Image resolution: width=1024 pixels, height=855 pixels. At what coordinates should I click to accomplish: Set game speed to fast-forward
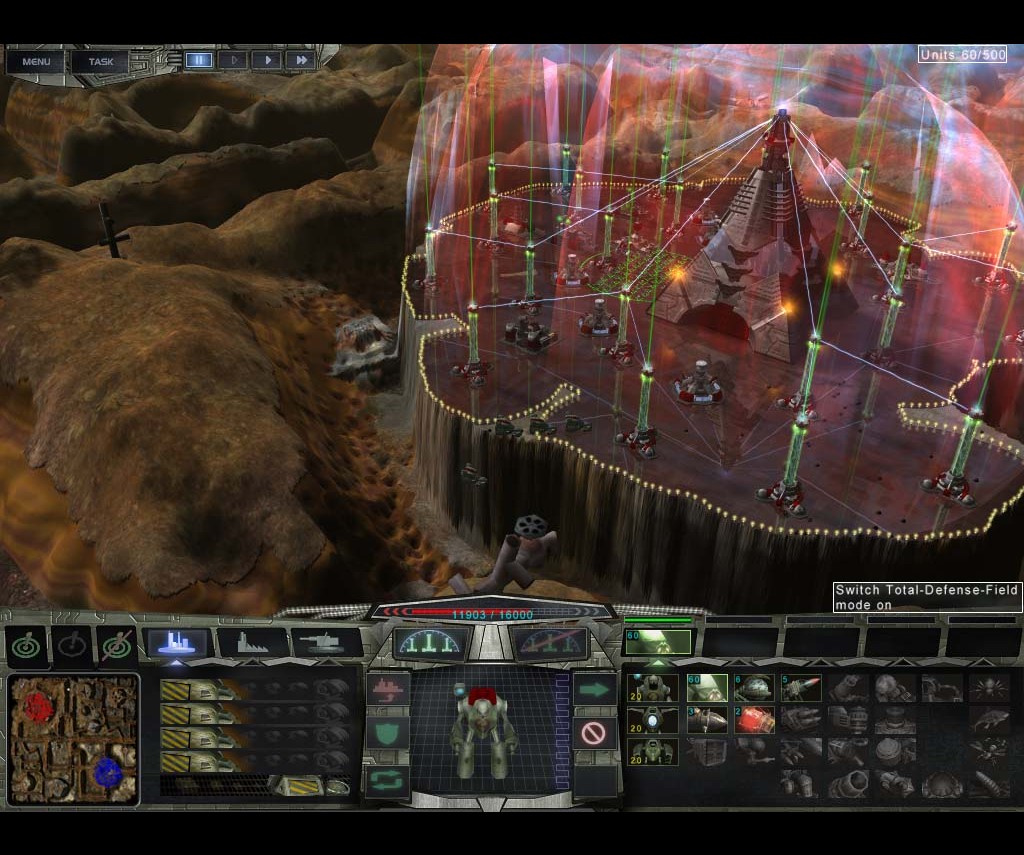tap(301, 60)
